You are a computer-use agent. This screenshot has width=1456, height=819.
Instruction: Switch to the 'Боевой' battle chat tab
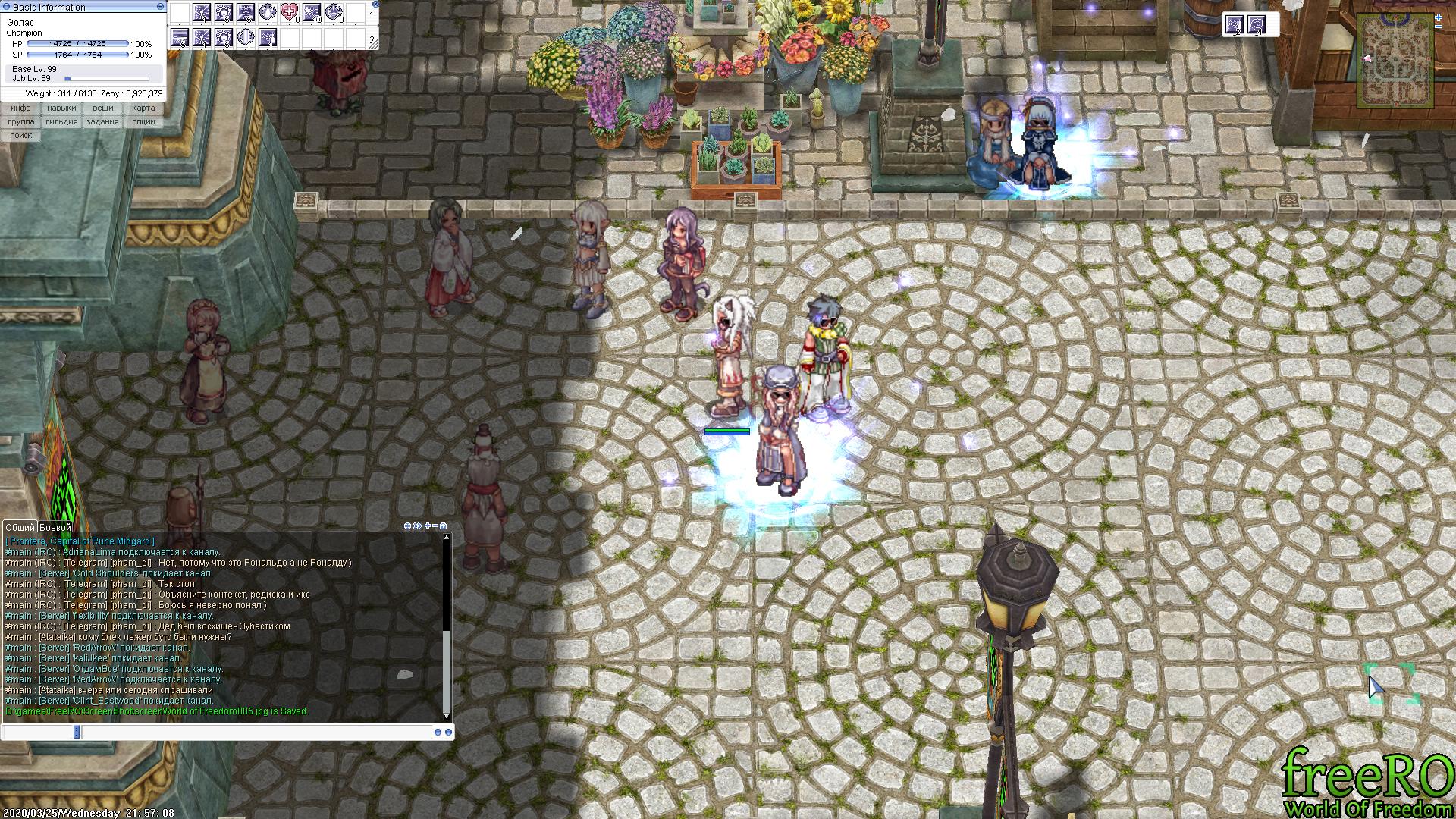(55, 527)
